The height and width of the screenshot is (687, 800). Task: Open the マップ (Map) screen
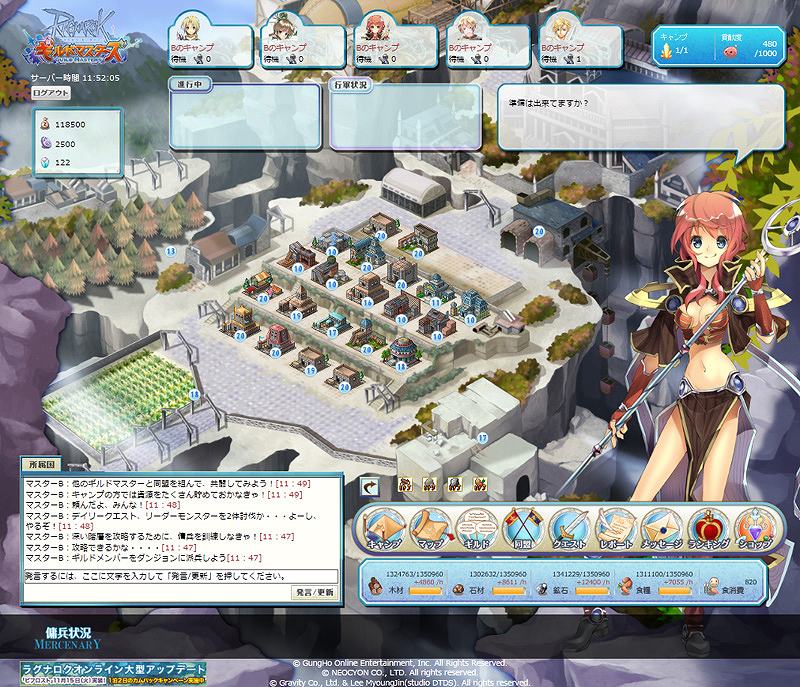click(429, 529)
